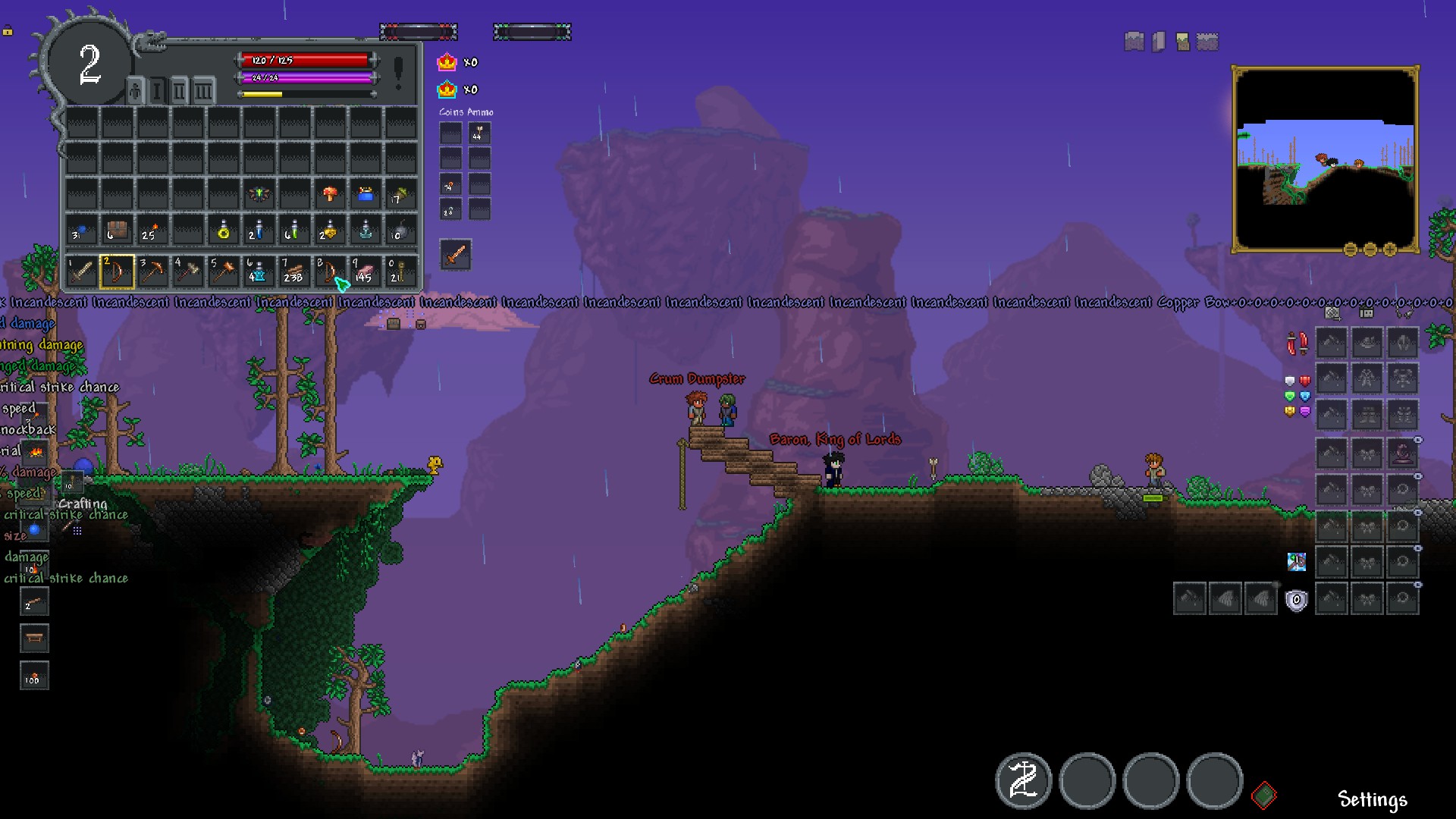Screen dimensions: 1456x819
Task: Click the sword slot below ammo
Action: (x=456, y=255)
